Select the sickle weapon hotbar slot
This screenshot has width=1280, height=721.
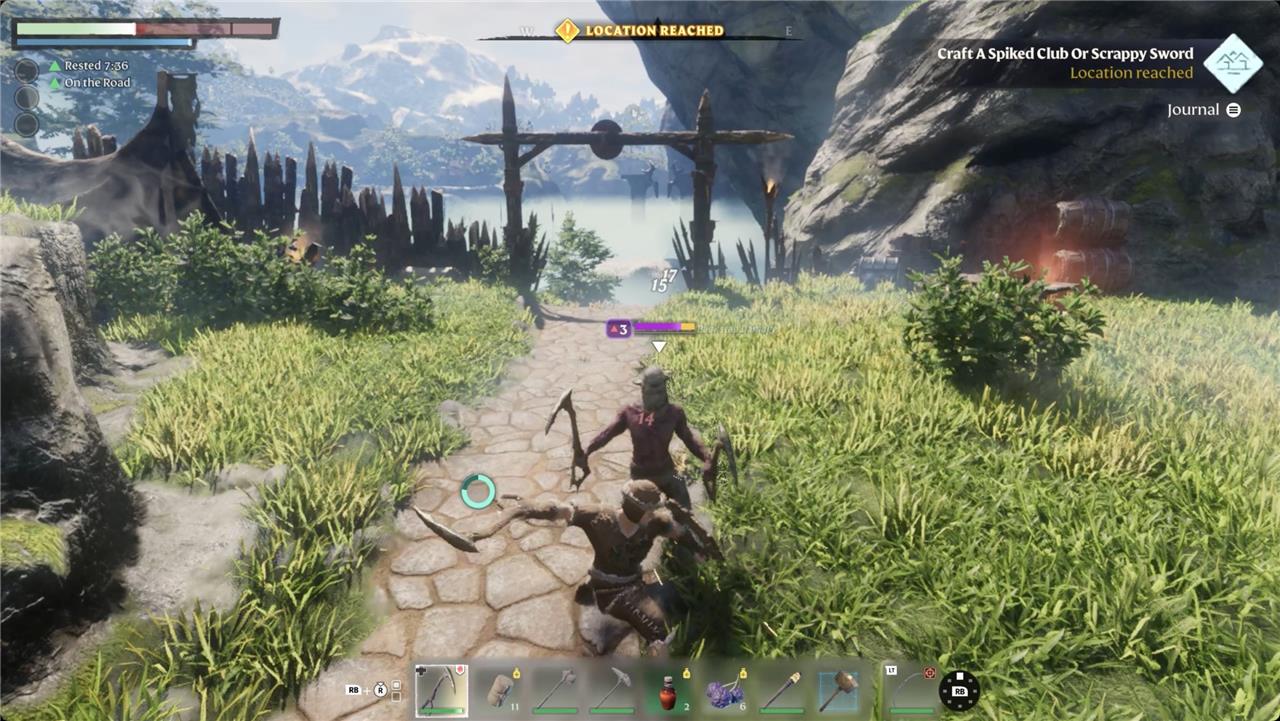tap(441, 690)
